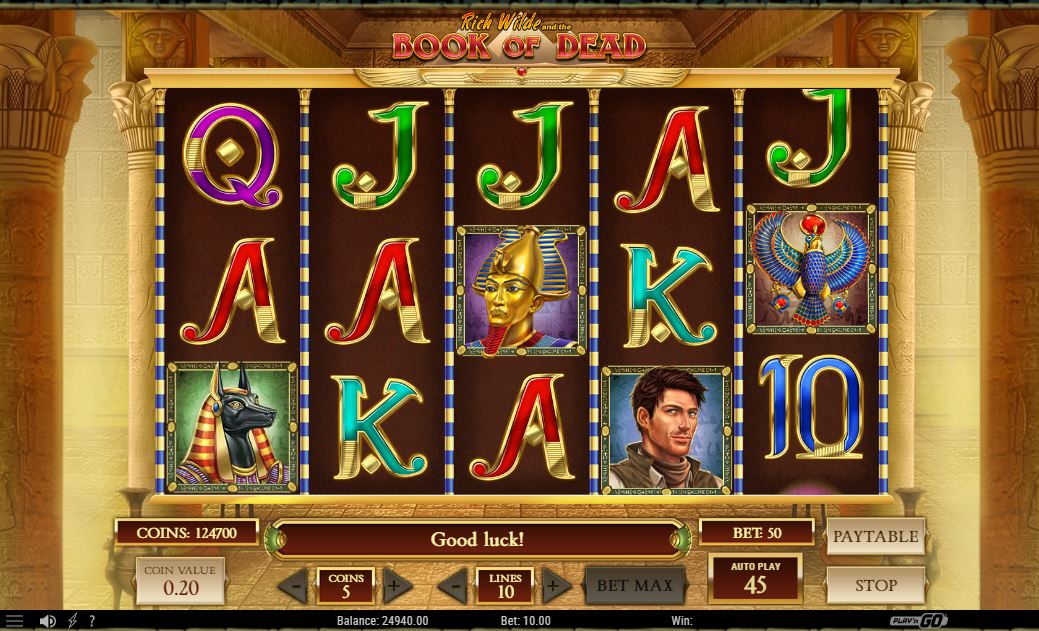
Task: Stop the auto play spins
Action: (x=875, y=585)
